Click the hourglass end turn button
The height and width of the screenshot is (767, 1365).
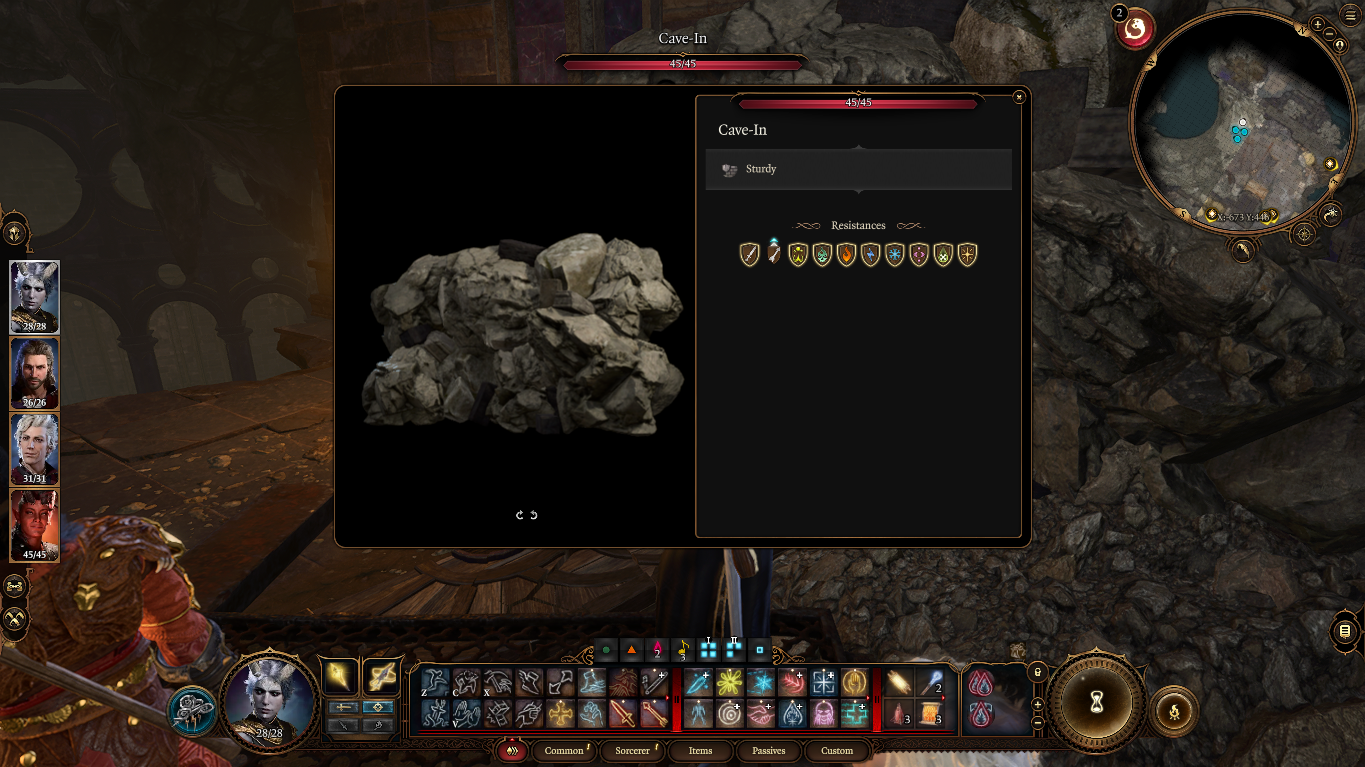pos(1097,702)
